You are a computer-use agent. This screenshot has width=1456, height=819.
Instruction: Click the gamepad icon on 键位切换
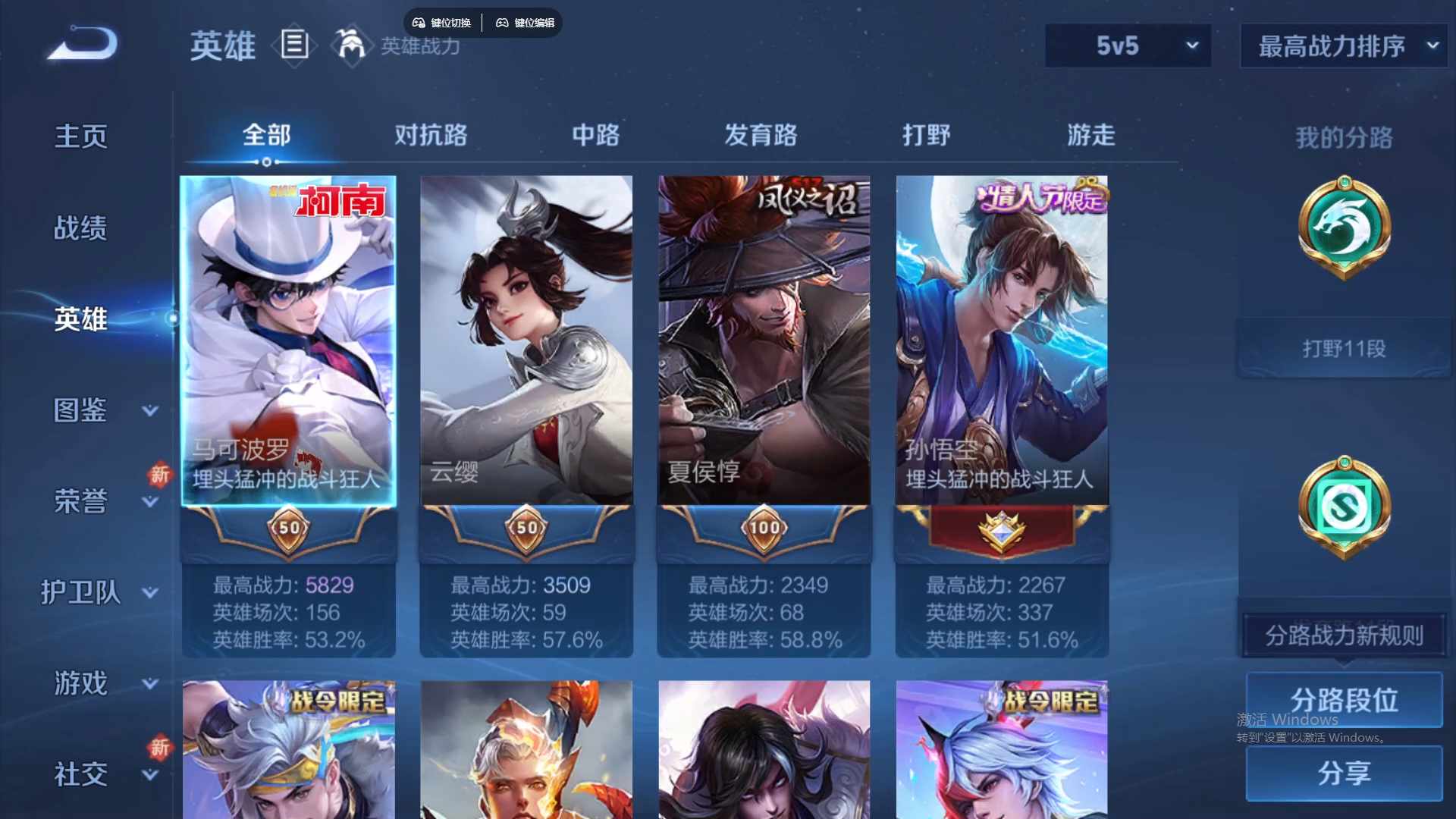pyautogui.click(x=419, y=22)
